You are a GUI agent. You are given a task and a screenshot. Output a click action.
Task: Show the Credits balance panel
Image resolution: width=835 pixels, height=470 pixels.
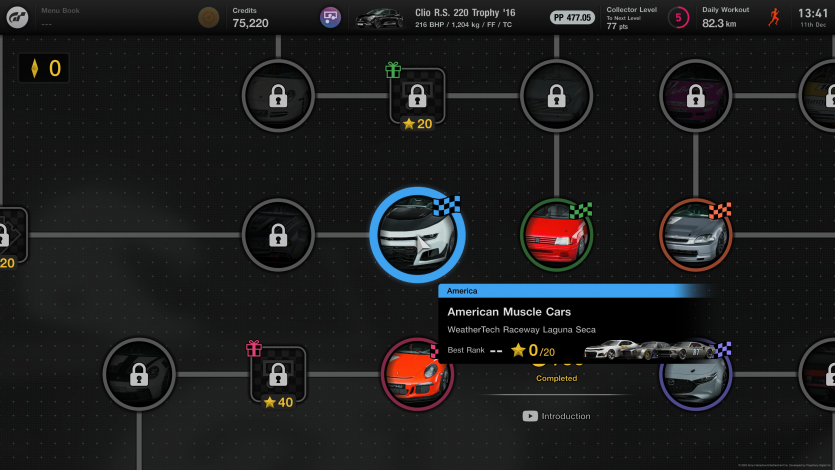(250, 17)
